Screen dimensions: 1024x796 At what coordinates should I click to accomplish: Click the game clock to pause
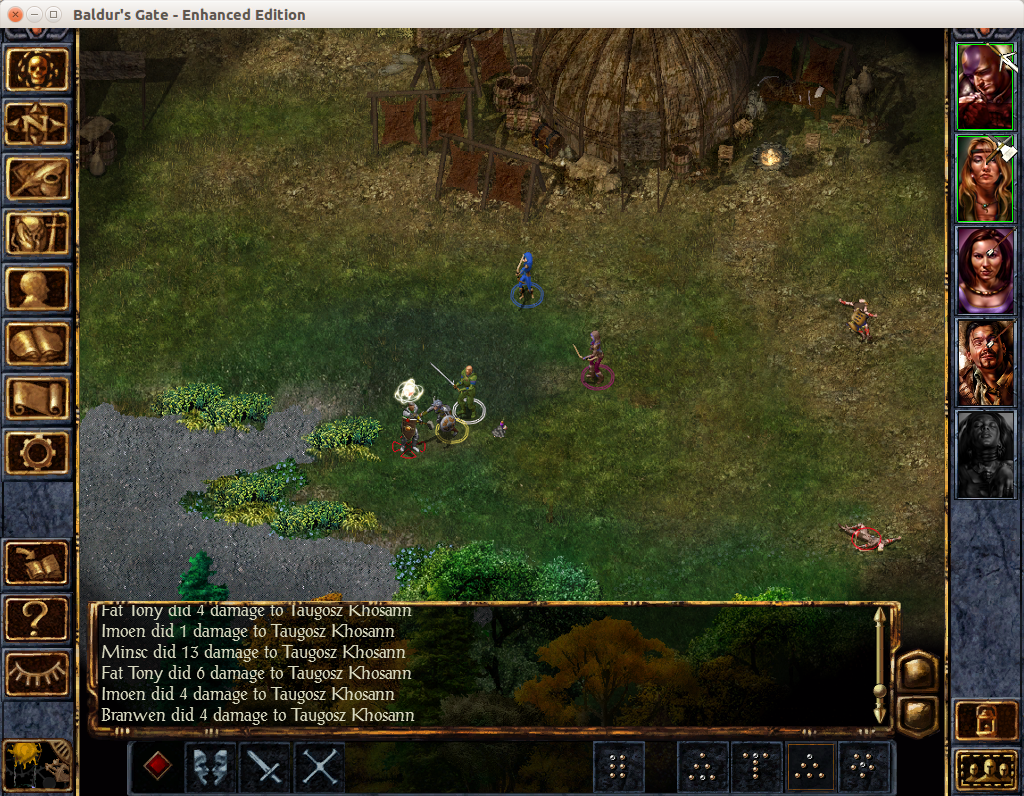click(x=38, y=766)
